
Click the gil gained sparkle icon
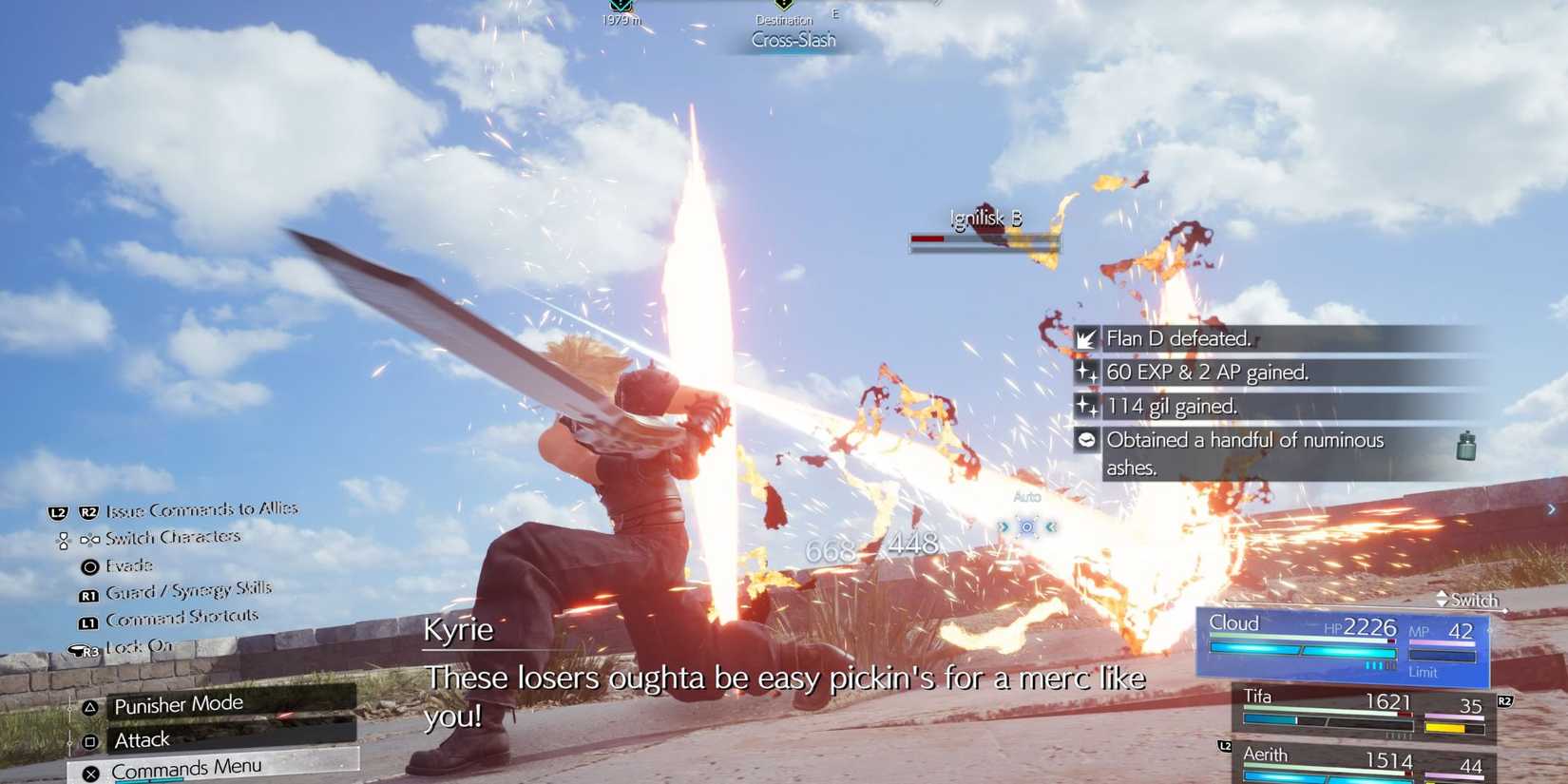[x=1086, y=406]
